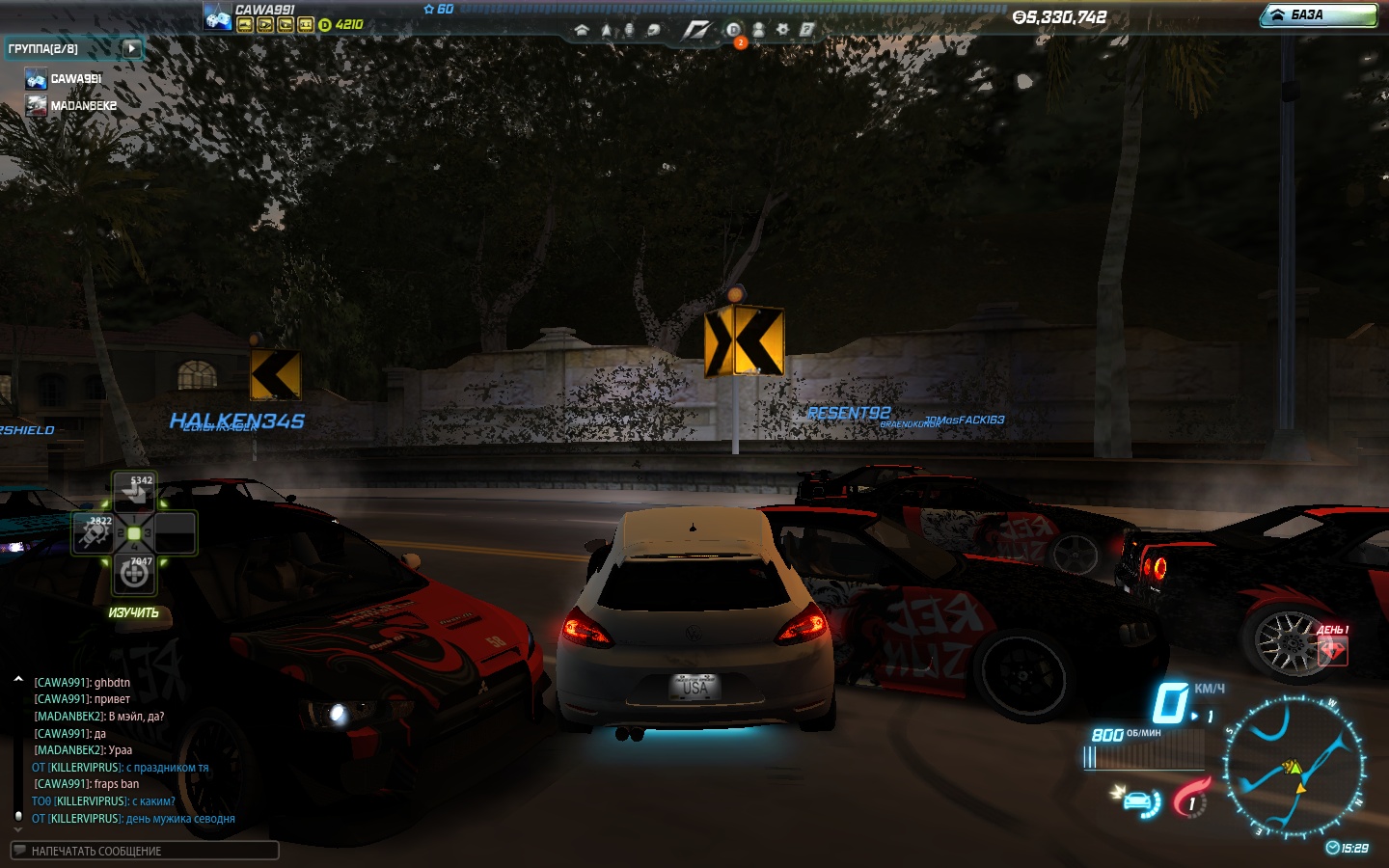Click the БАЗА safehouse button

click(x=1319, y=15)
